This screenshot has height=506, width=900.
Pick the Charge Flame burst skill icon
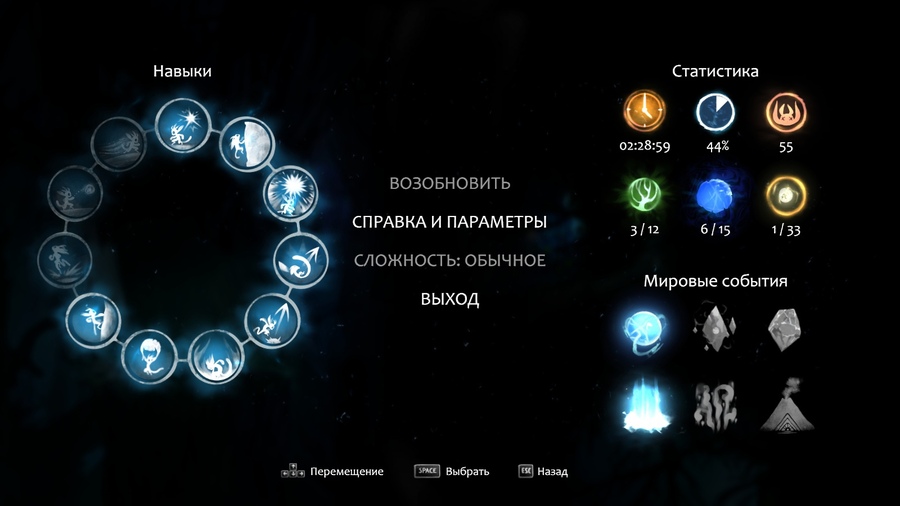[x=287, y=195]
